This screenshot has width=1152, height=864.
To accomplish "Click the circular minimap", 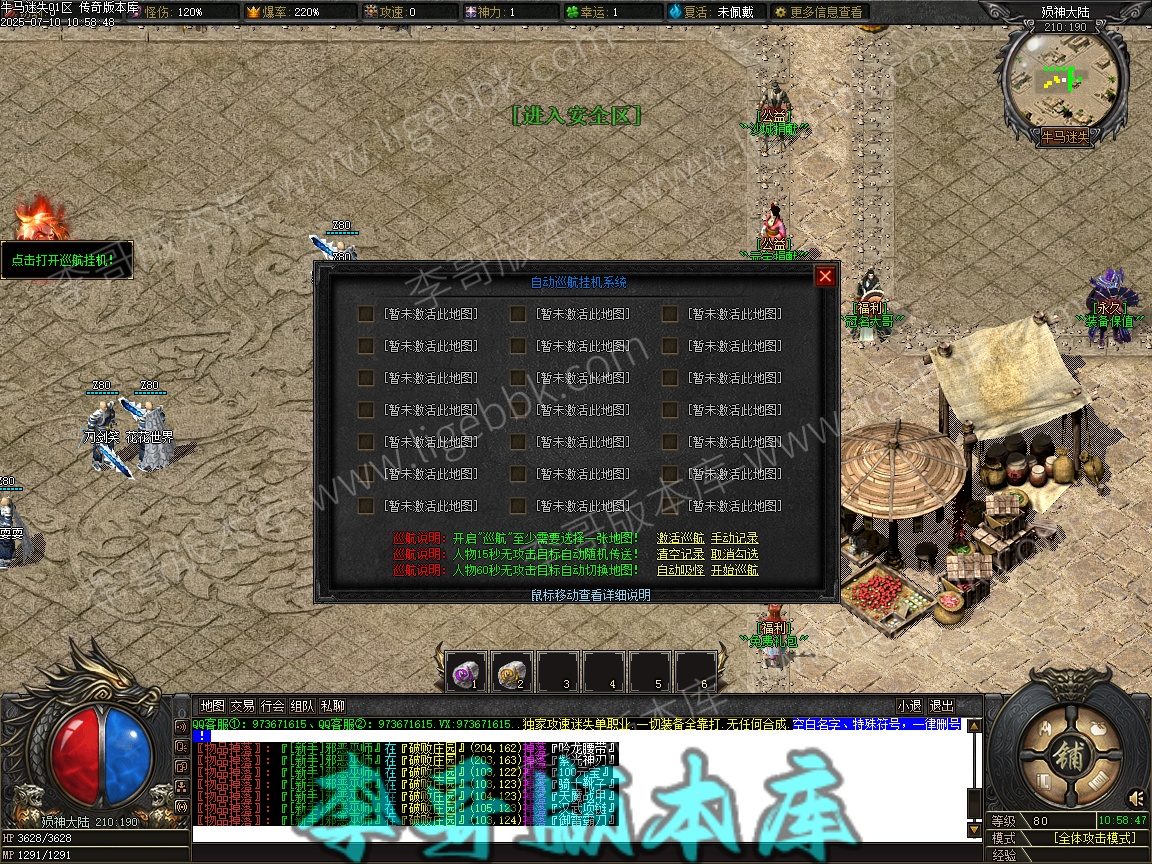I will point(1066,79).
